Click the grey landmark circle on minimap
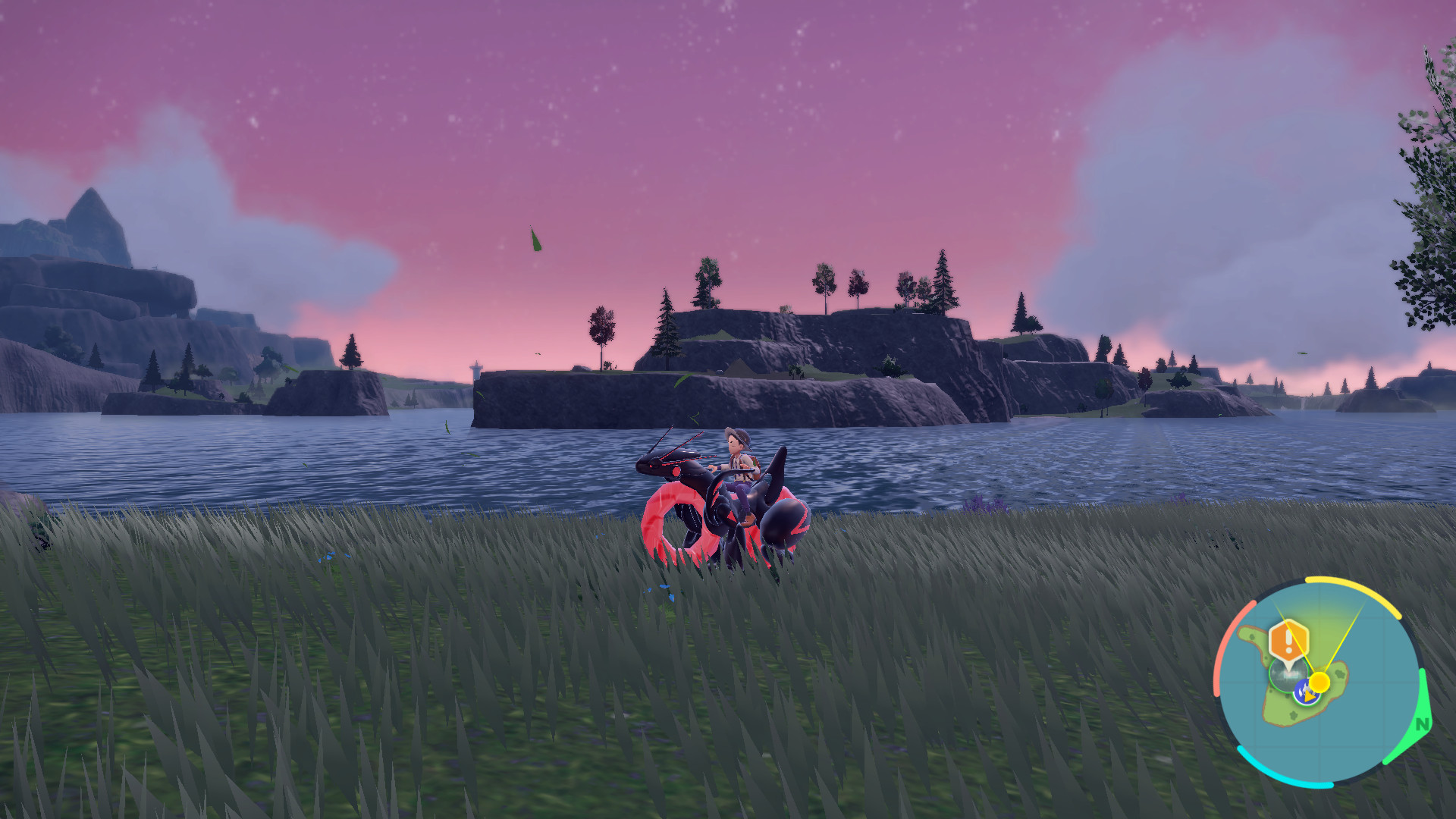The image size is (1456, 819). [1288, 676]
